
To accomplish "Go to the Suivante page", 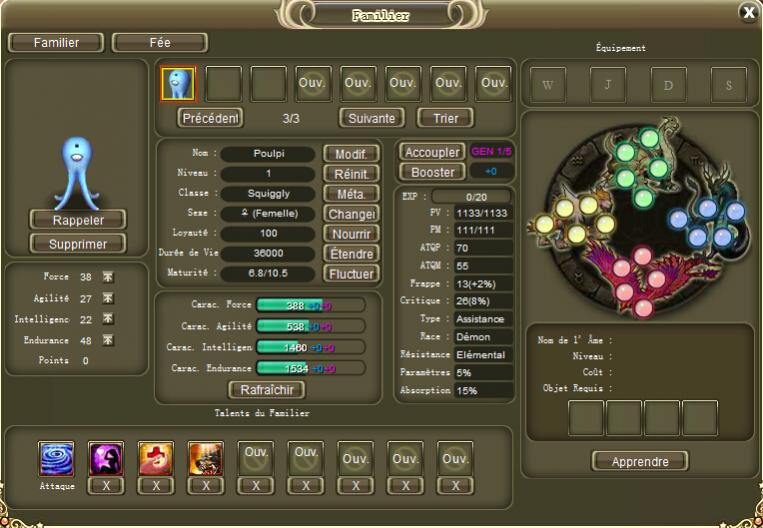I will point(372,118).
